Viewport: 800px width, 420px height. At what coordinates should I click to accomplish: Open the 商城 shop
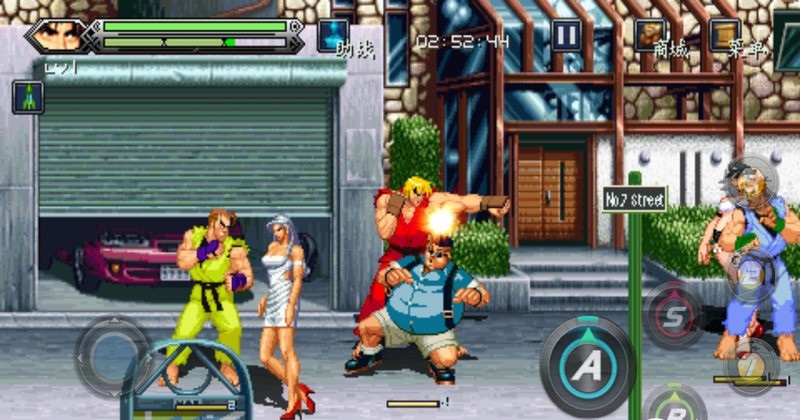650,34
